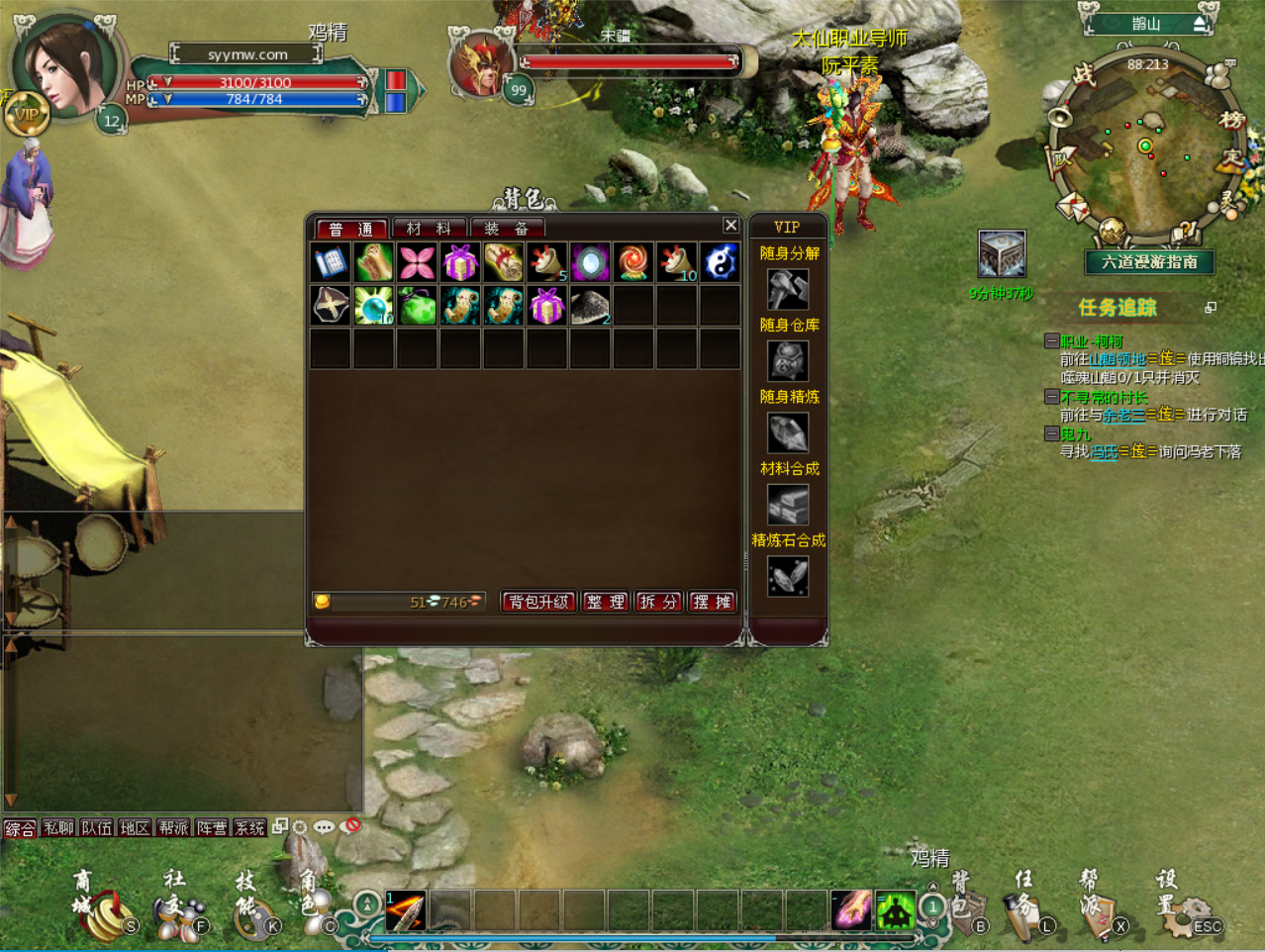
Task: Open 材料合成 material synthesis icon
Action: pos(788,505)
